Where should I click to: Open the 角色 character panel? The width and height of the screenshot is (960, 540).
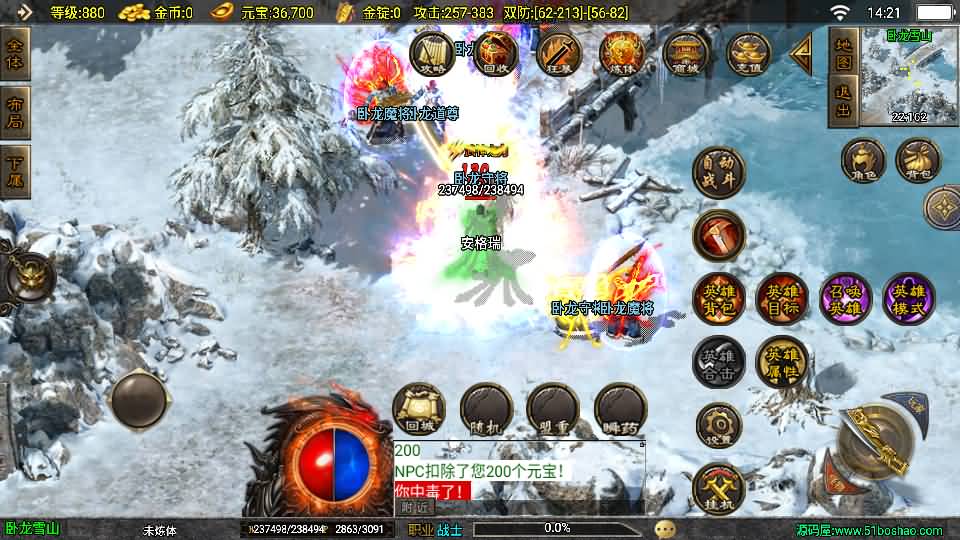point(863,160)
